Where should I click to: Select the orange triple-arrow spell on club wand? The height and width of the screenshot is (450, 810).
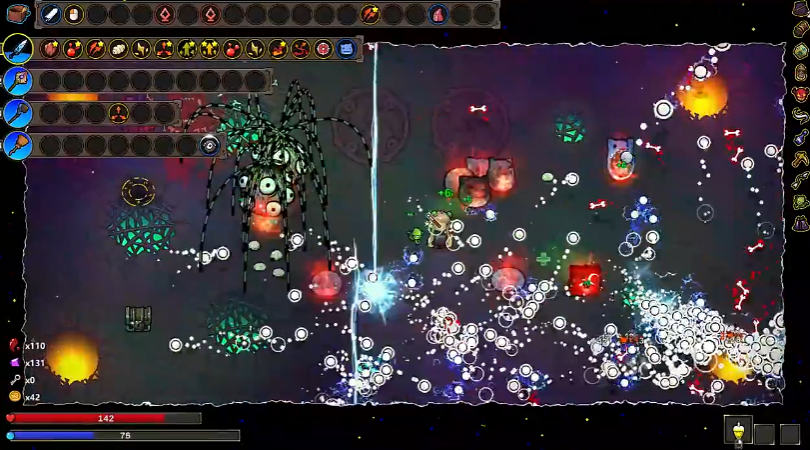tap(118, 113)
